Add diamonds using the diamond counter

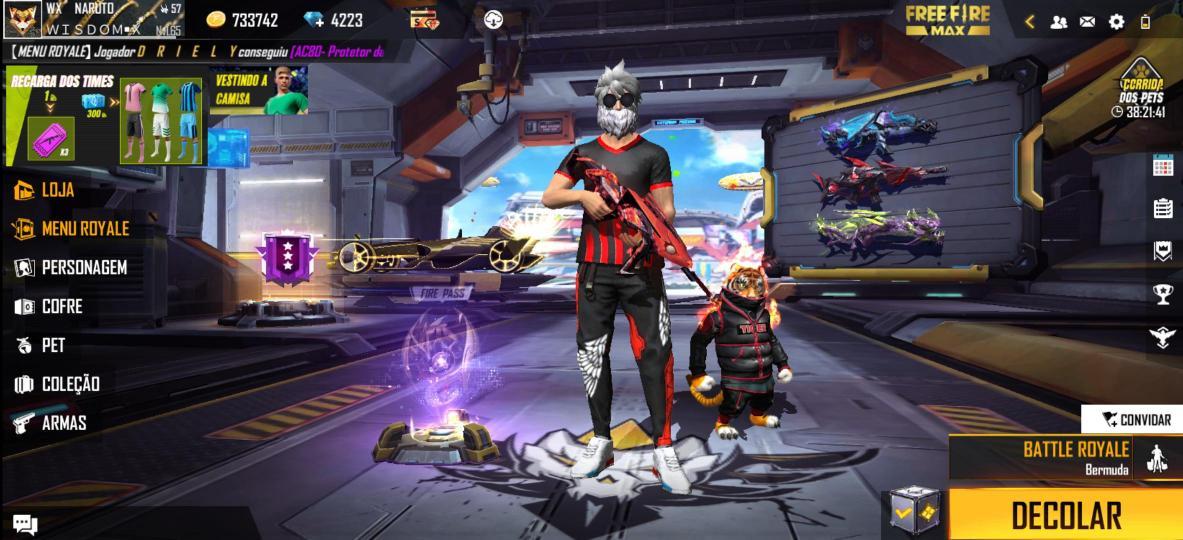[x=334, y=19]
